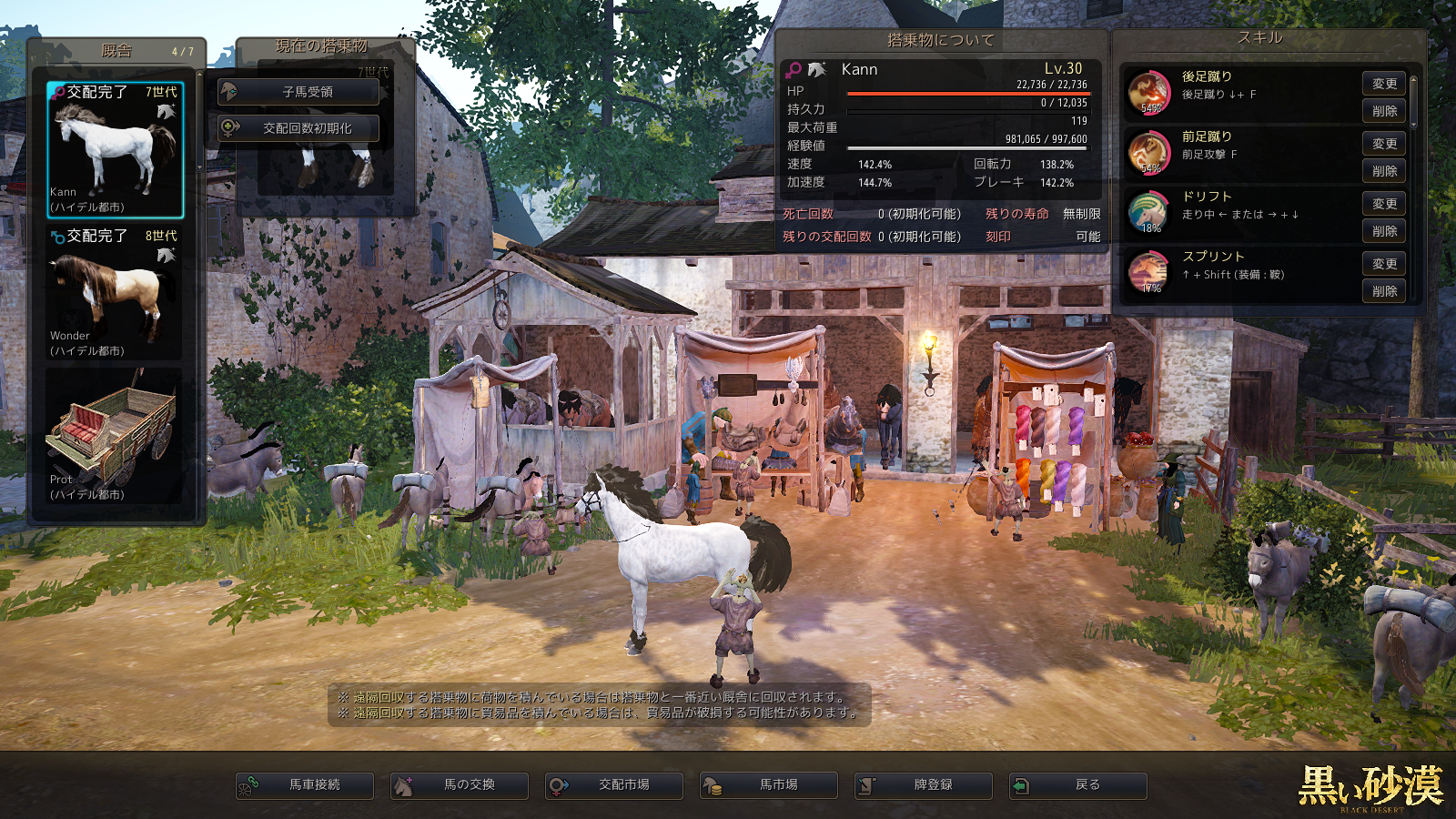Image resolution: width=1456 pixels, height=819 pixels.
Task: Open the 馬市場 horse market
Action: point(769,785)
